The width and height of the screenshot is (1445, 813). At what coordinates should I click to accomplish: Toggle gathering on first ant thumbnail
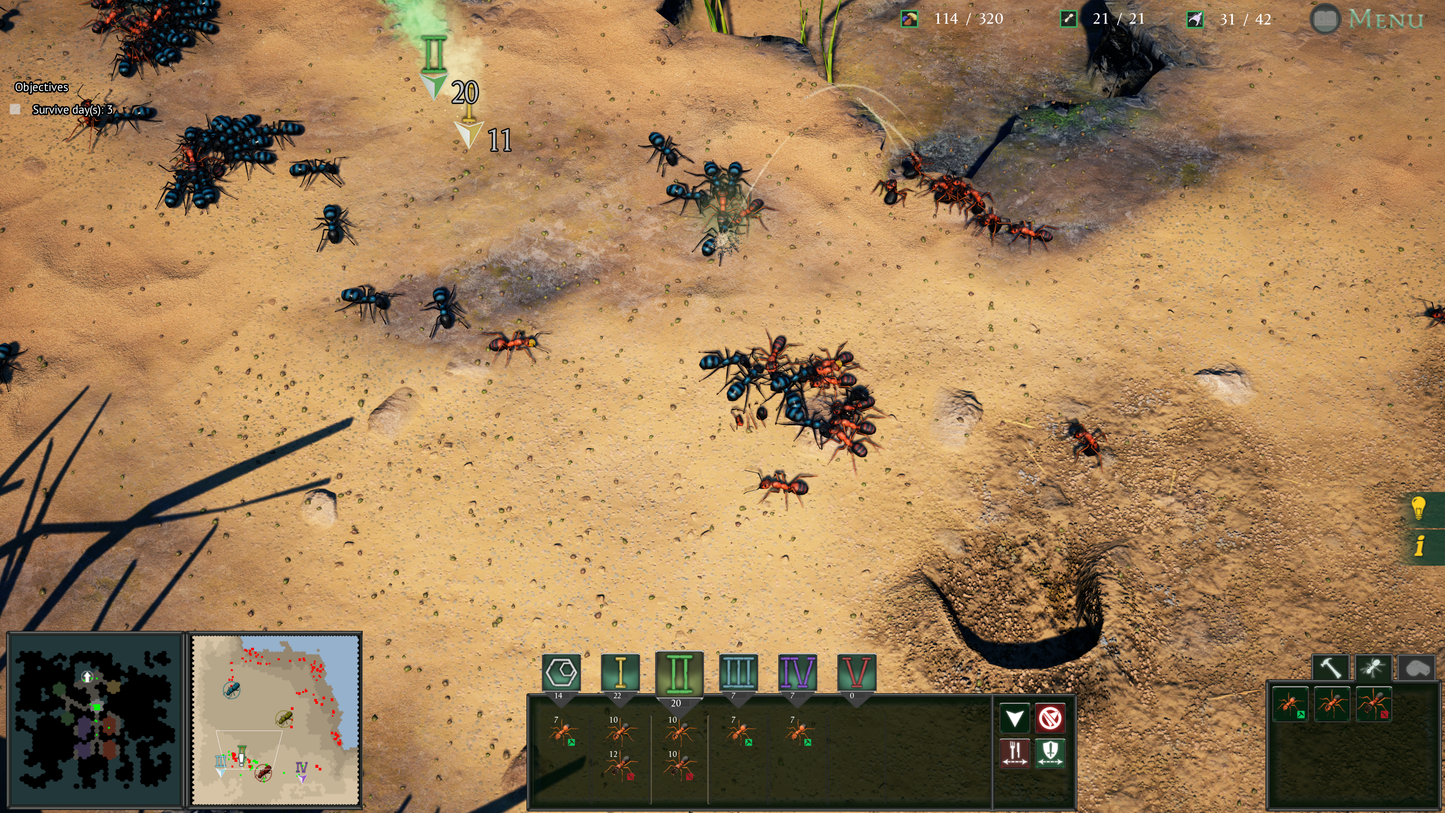(1301, 713)
